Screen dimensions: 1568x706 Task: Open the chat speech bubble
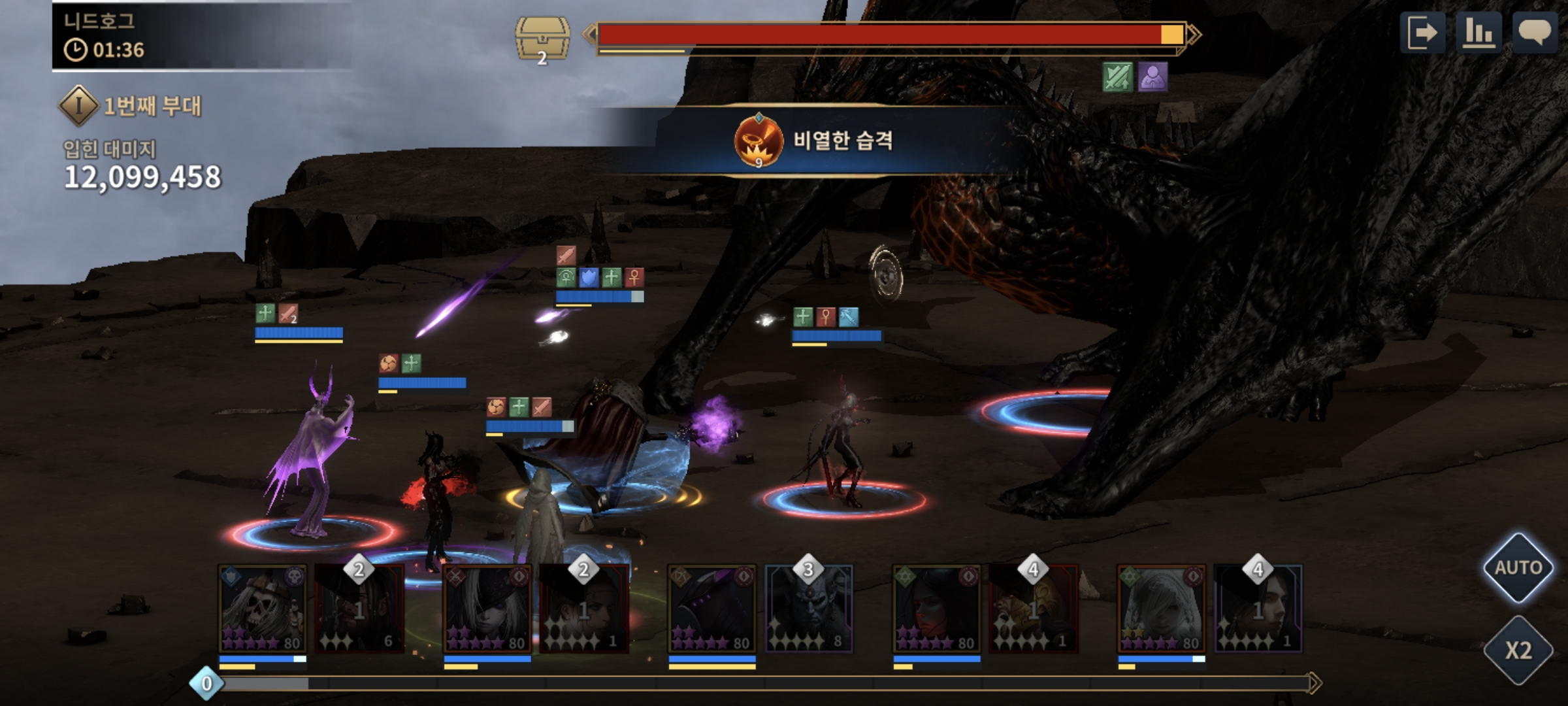(x=1535, y=33)
